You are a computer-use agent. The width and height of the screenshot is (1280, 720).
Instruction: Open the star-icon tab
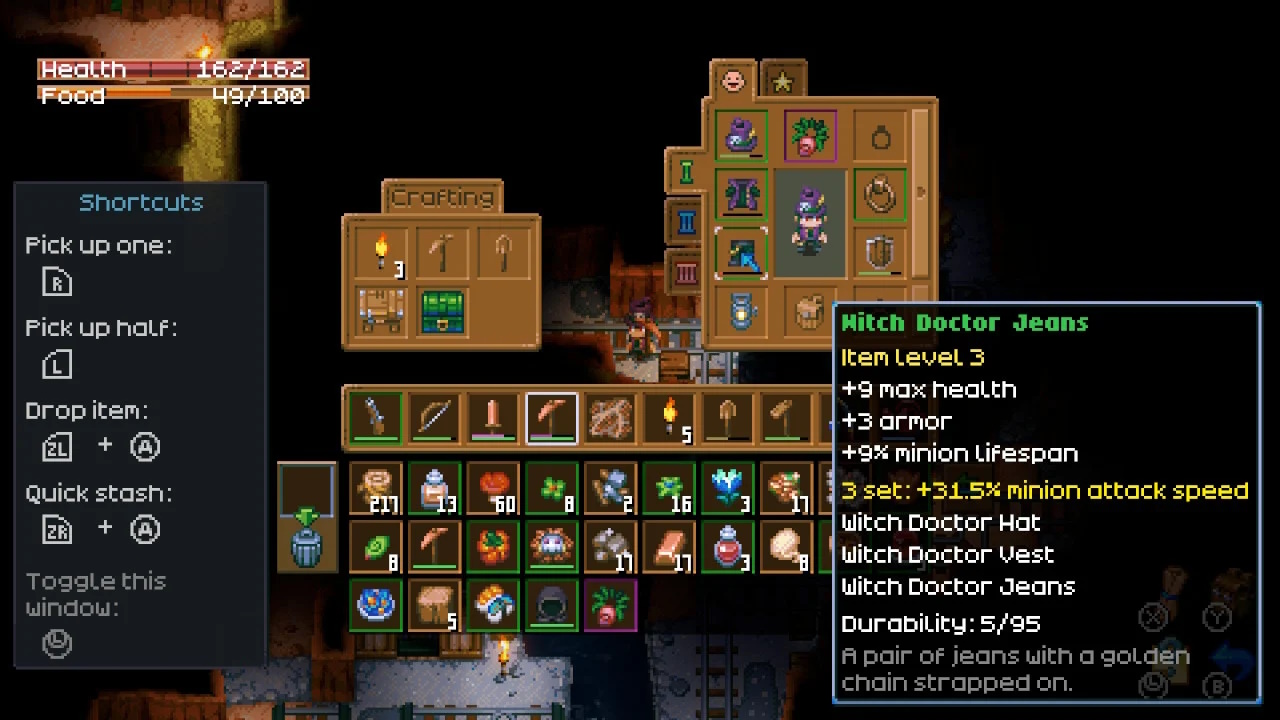[782, 80]
